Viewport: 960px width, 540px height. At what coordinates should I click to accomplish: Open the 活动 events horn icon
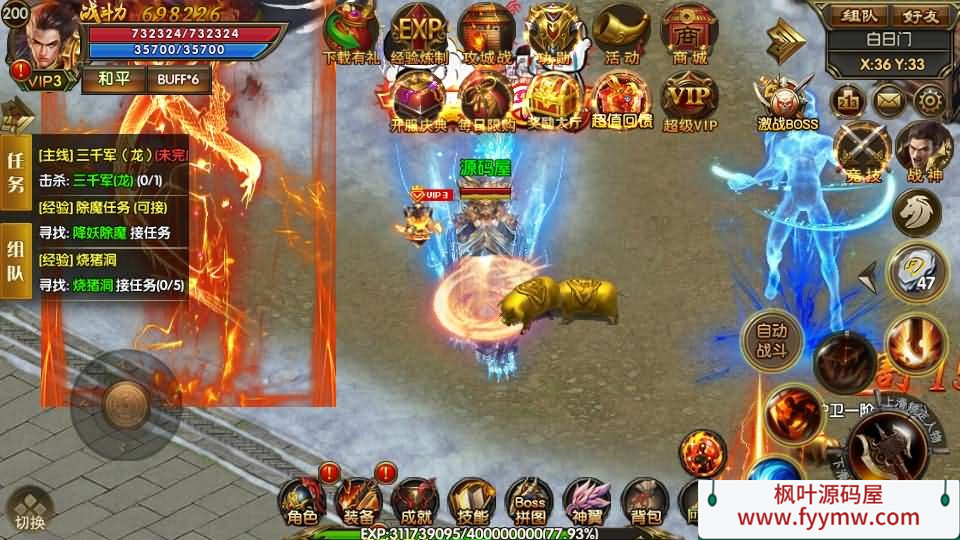[x=621, y=32]
